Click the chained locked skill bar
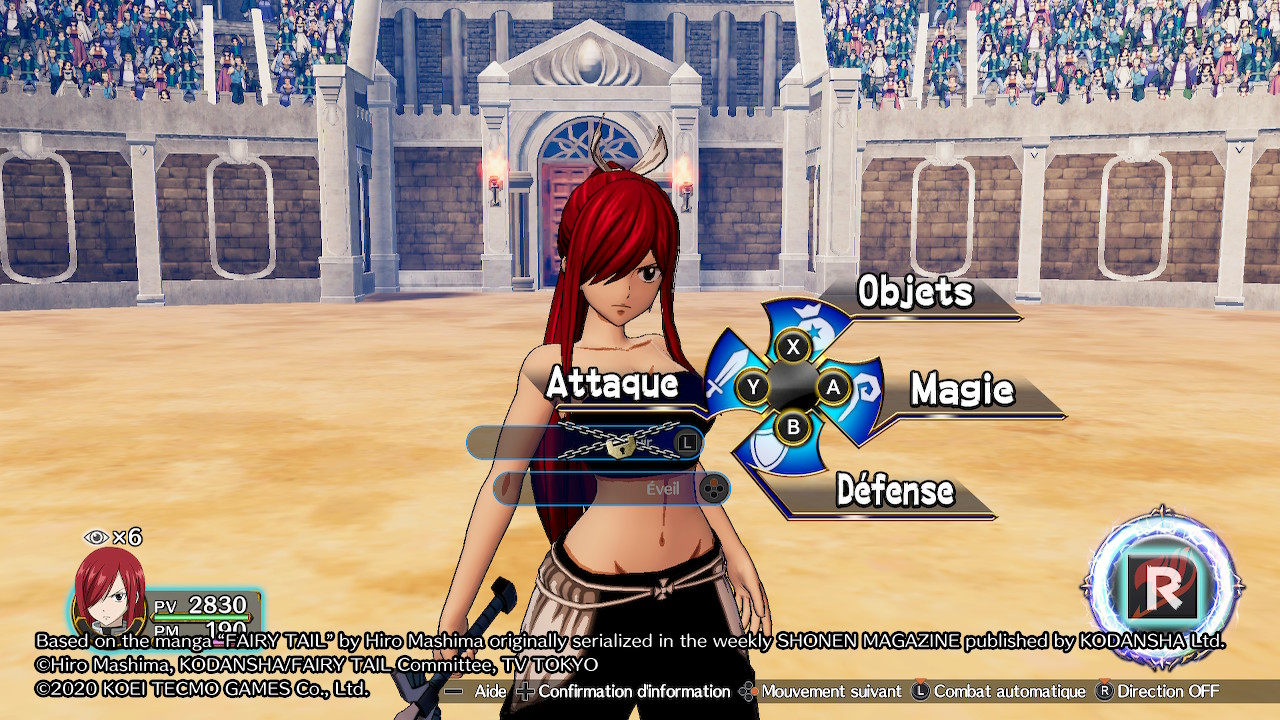 [x=585, y=443]
